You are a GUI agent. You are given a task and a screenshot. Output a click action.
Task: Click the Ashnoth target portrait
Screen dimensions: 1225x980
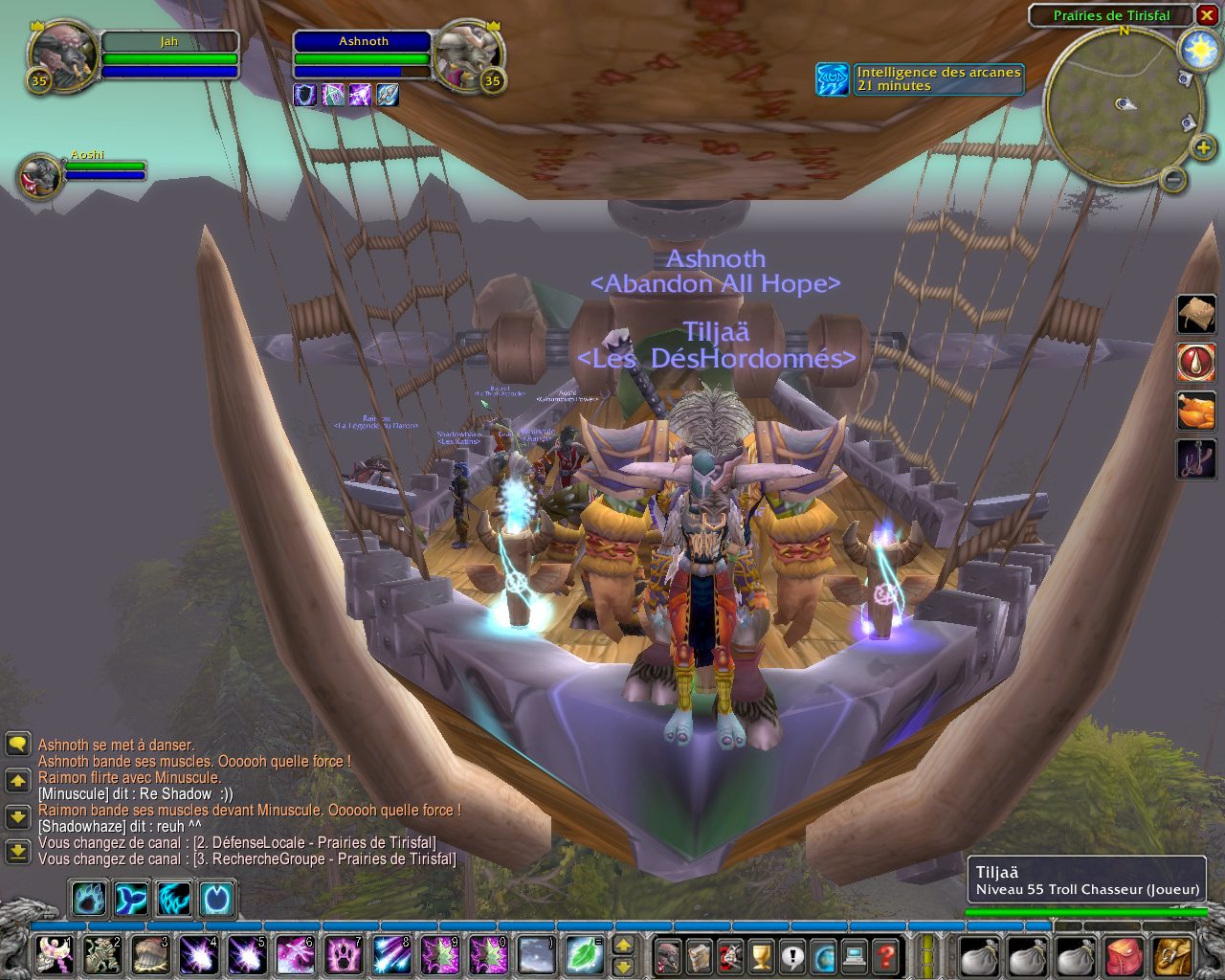point(466,56)
